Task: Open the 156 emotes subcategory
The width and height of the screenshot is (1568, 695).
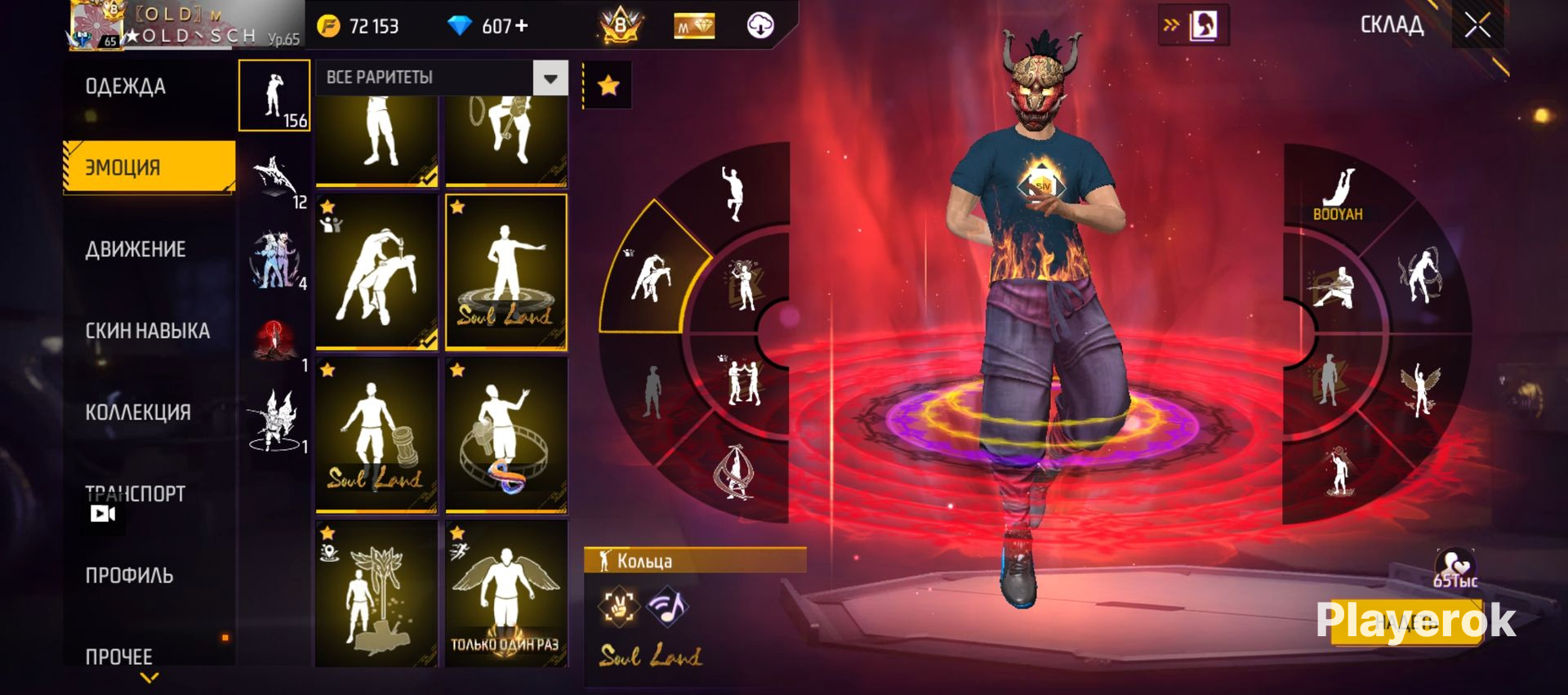Action: tap(274, 96)
